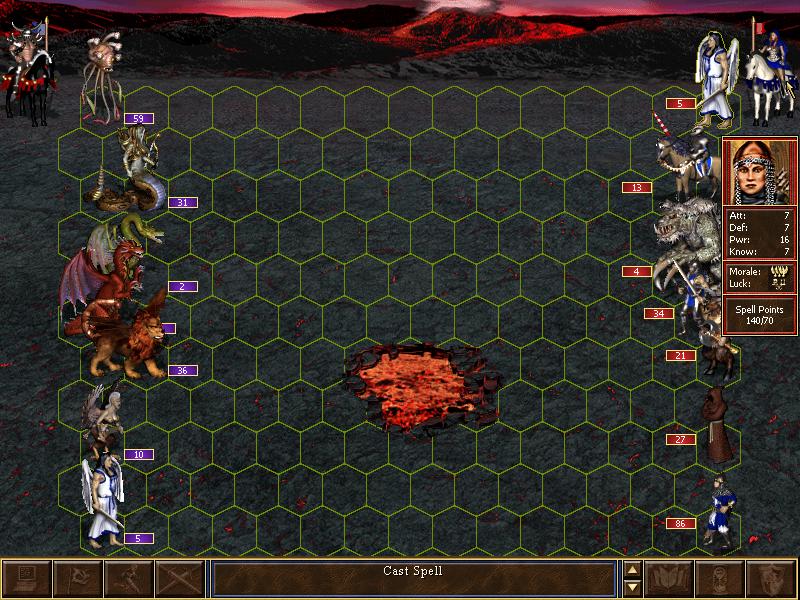Defend with the shield button
Image resolution: width=800 pixels, height=600 pixels.
point(772,579)
